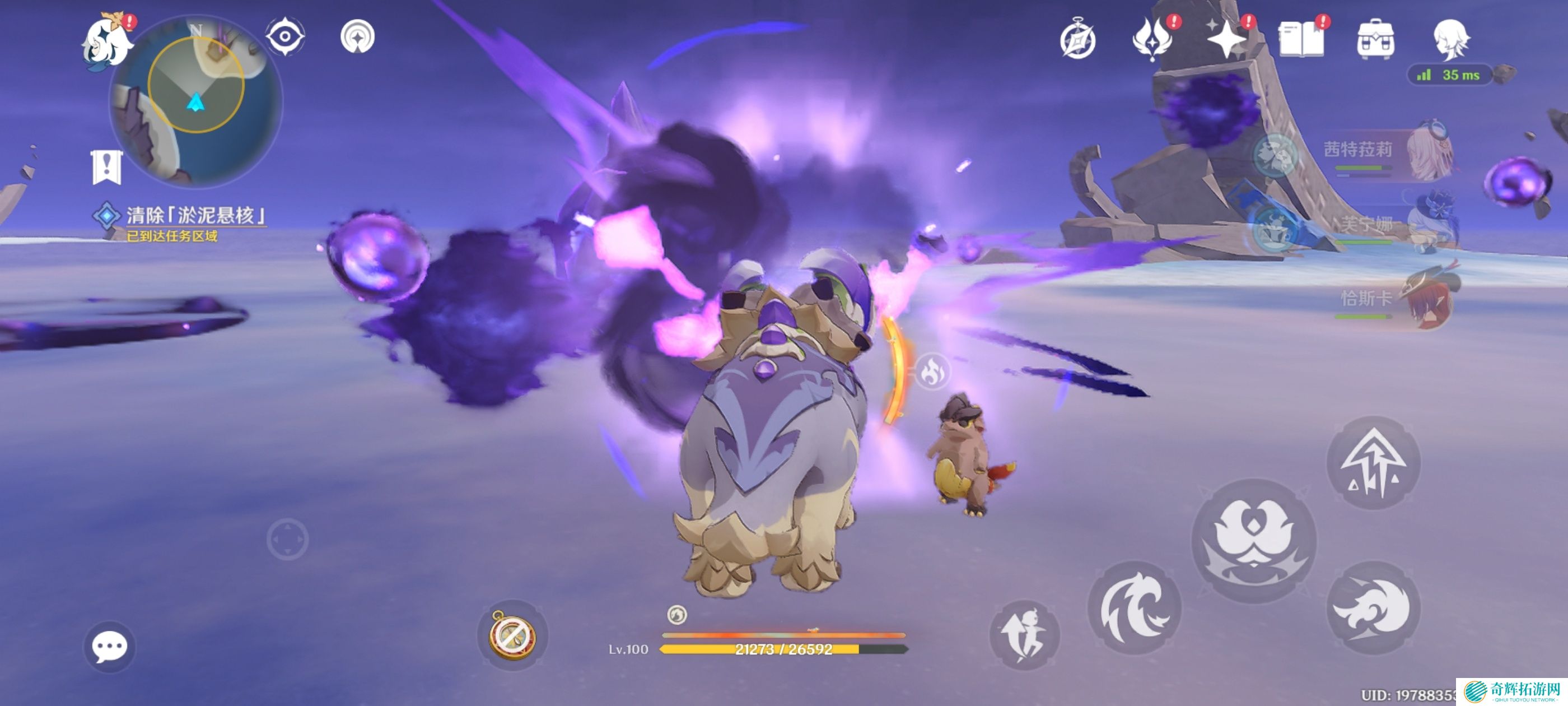Trigger the large central attack button
Image resolution: width=1568 pixels, height=706 pixels.
coord(1253,540)
